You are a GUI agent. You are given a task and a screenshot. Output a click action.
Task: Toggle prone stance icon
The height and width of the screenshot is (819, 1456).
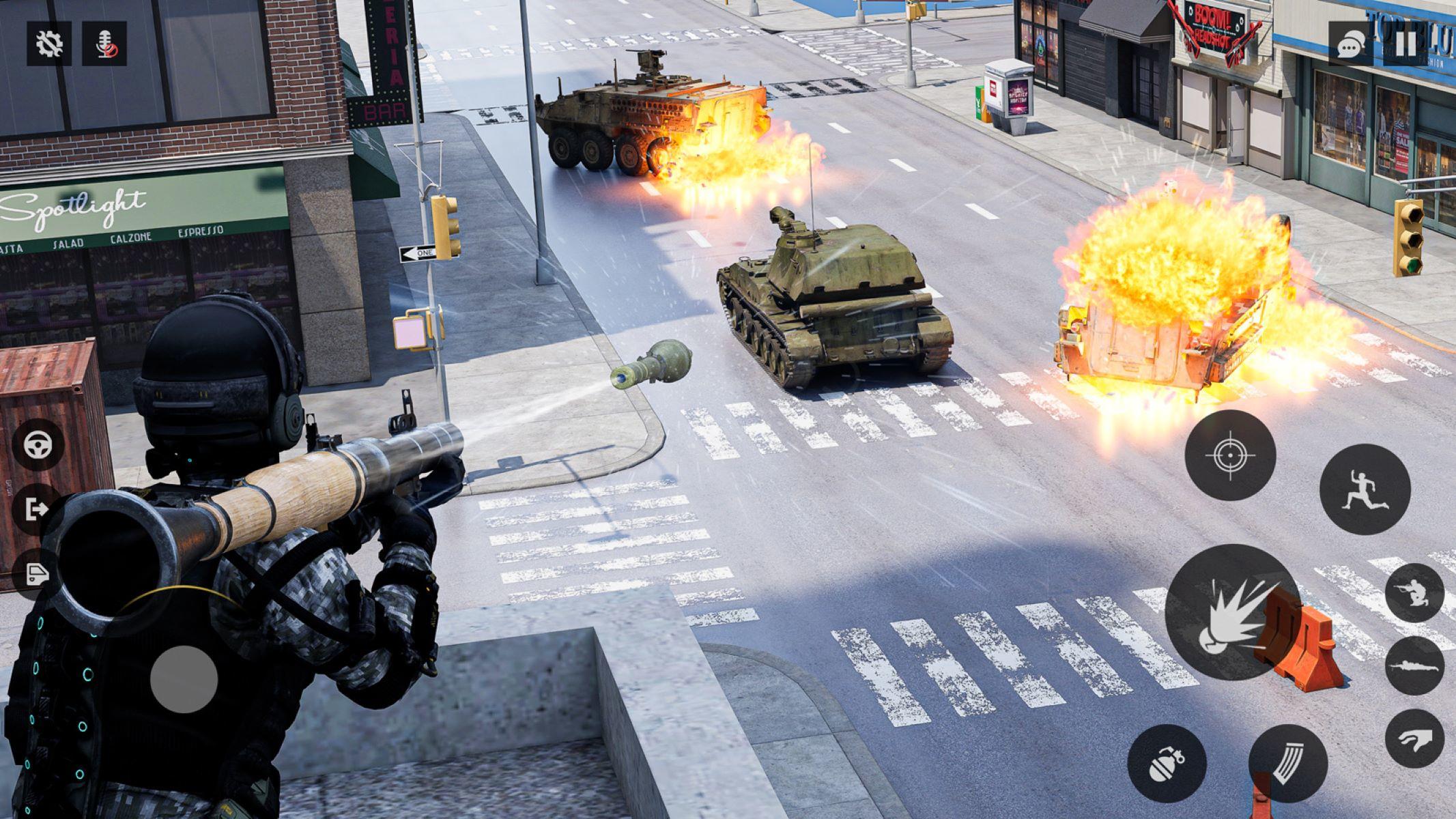tap(1412, 665)
